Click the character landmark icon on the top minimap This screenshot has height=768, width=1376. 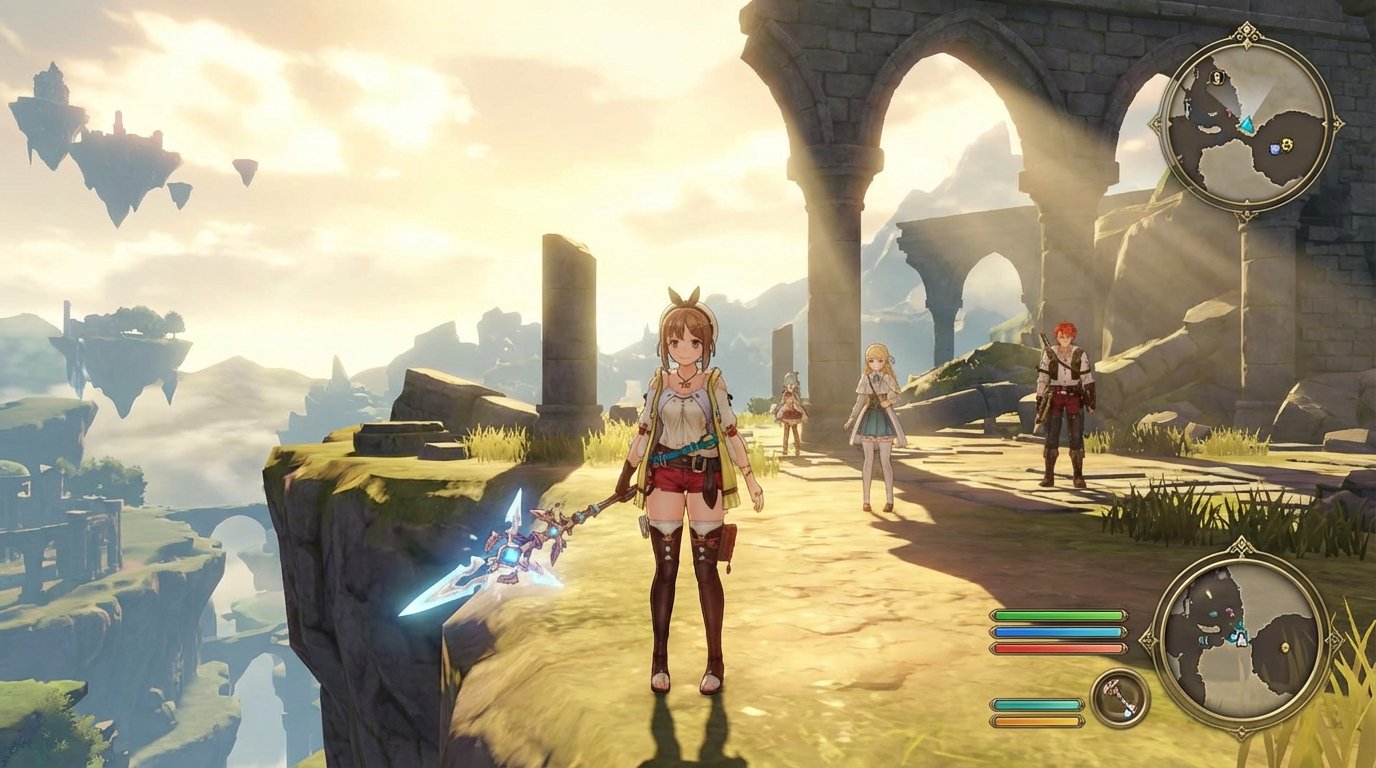(x=1216, y=78)
